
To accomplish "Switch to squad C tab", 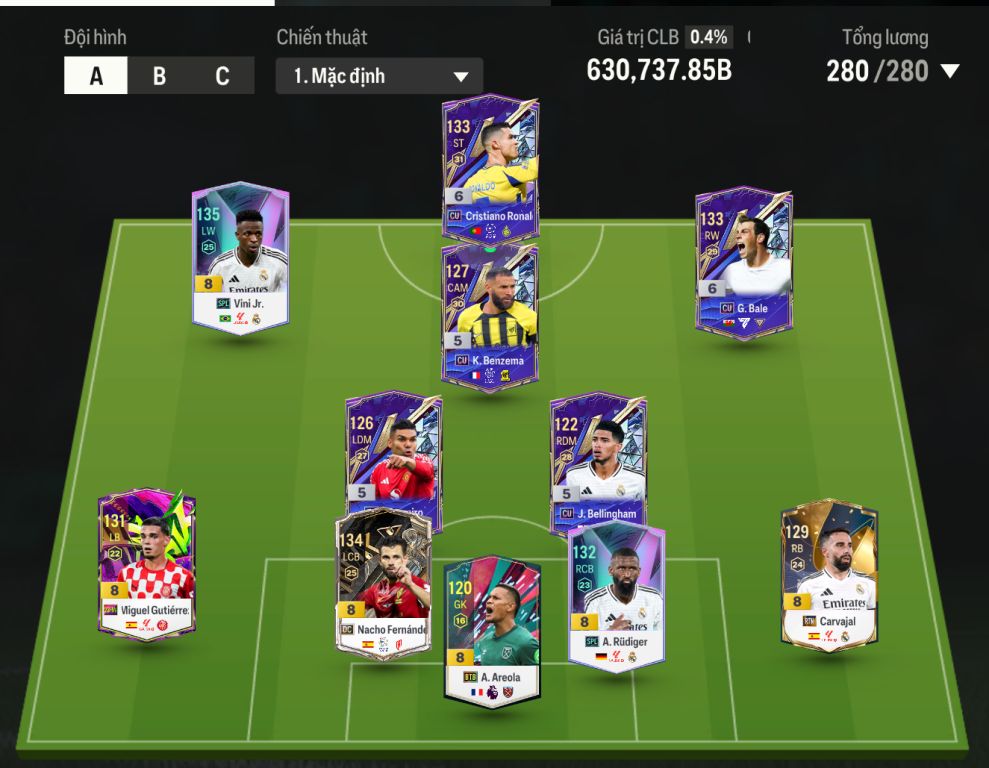I will (222, 76).
